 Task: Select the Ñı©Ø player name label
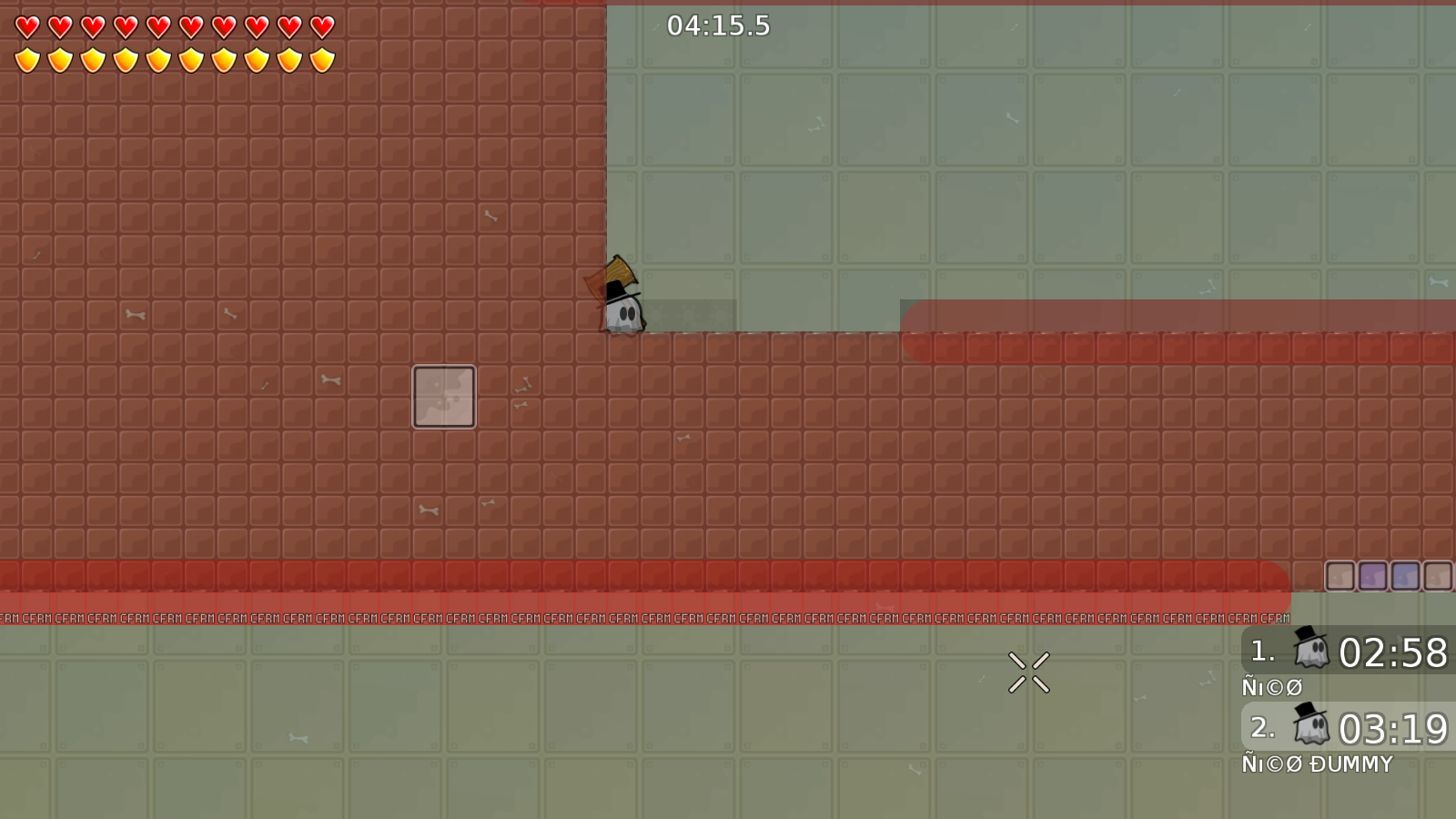[x=1271, y=687]
